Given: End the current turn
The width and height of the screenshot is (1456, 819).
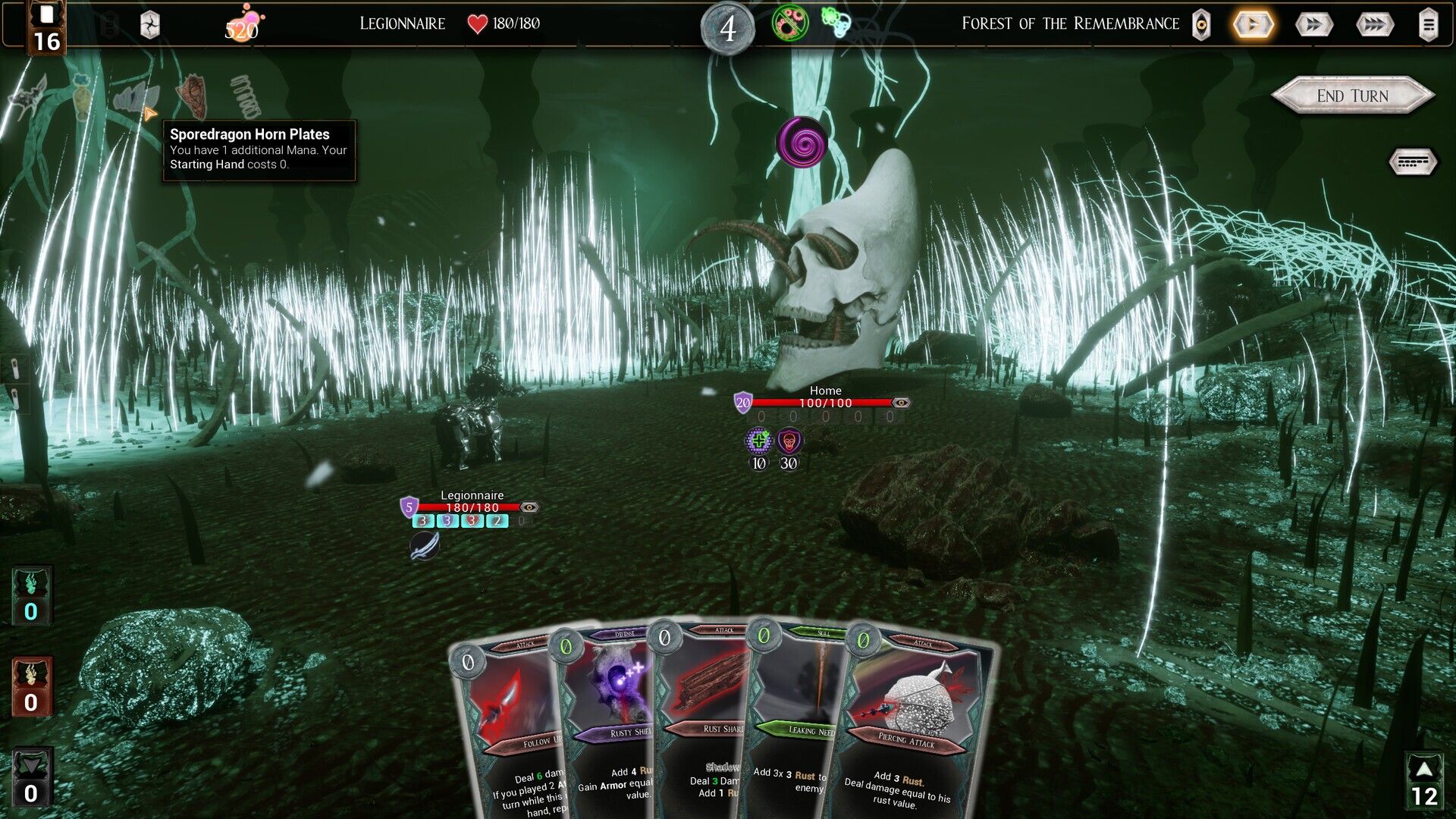Looking at the screenshot, I should (1352, 96).
